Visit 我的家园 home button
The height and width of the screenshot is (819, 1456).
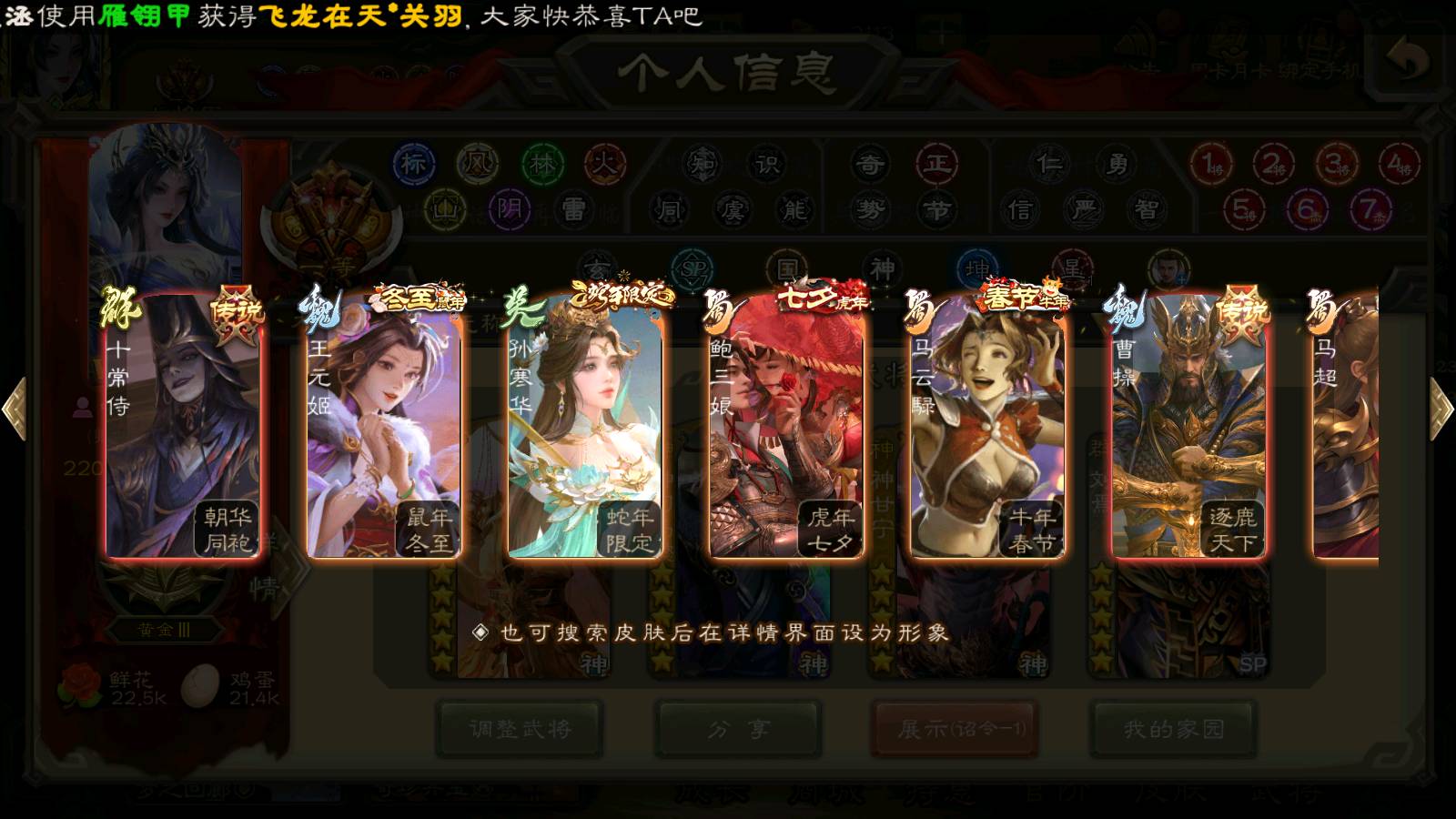(x=1174, y=729)
